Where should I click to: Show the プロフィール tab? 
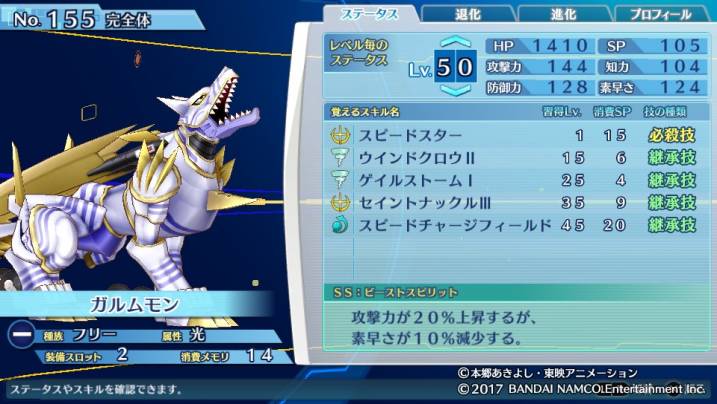tap(662, 14)
